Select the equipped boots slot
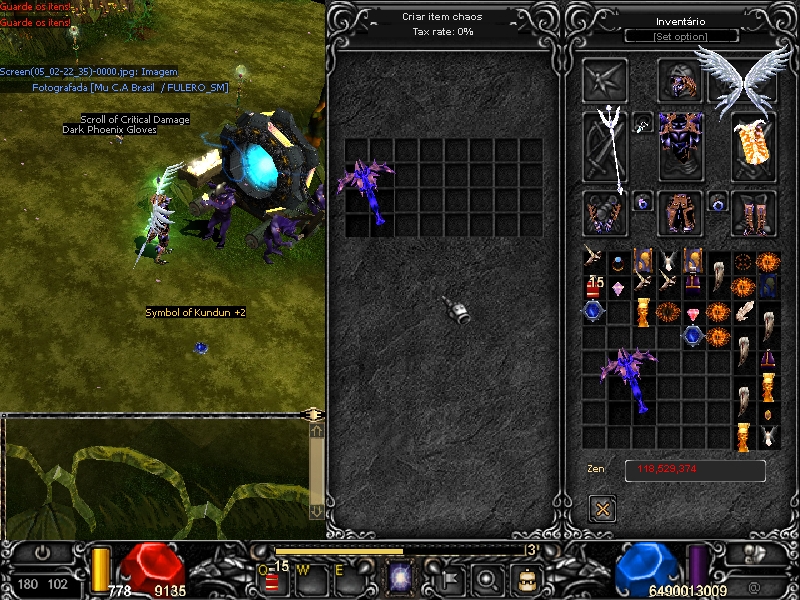Viewport: 800px width, 600px height. coord(755,213)
